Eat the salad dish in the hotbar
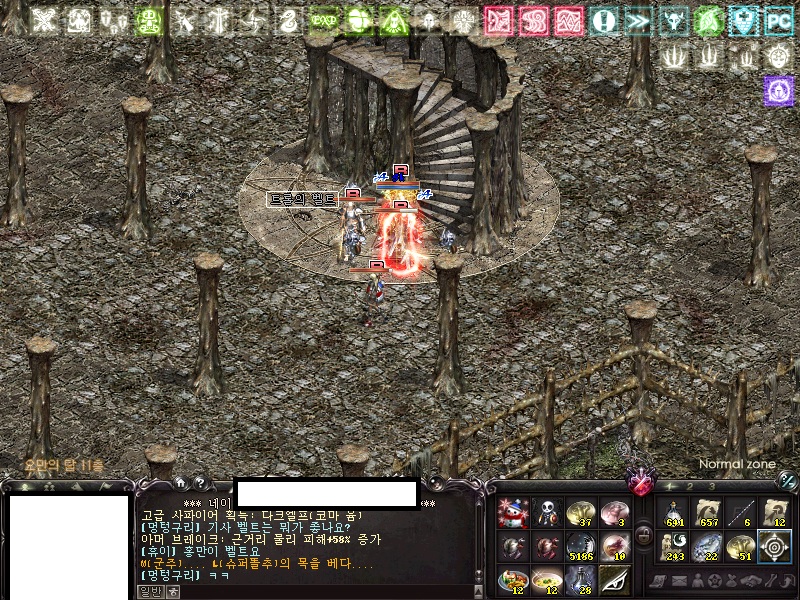This screenshot has height=600, width=800. click(x=512, y=580)
